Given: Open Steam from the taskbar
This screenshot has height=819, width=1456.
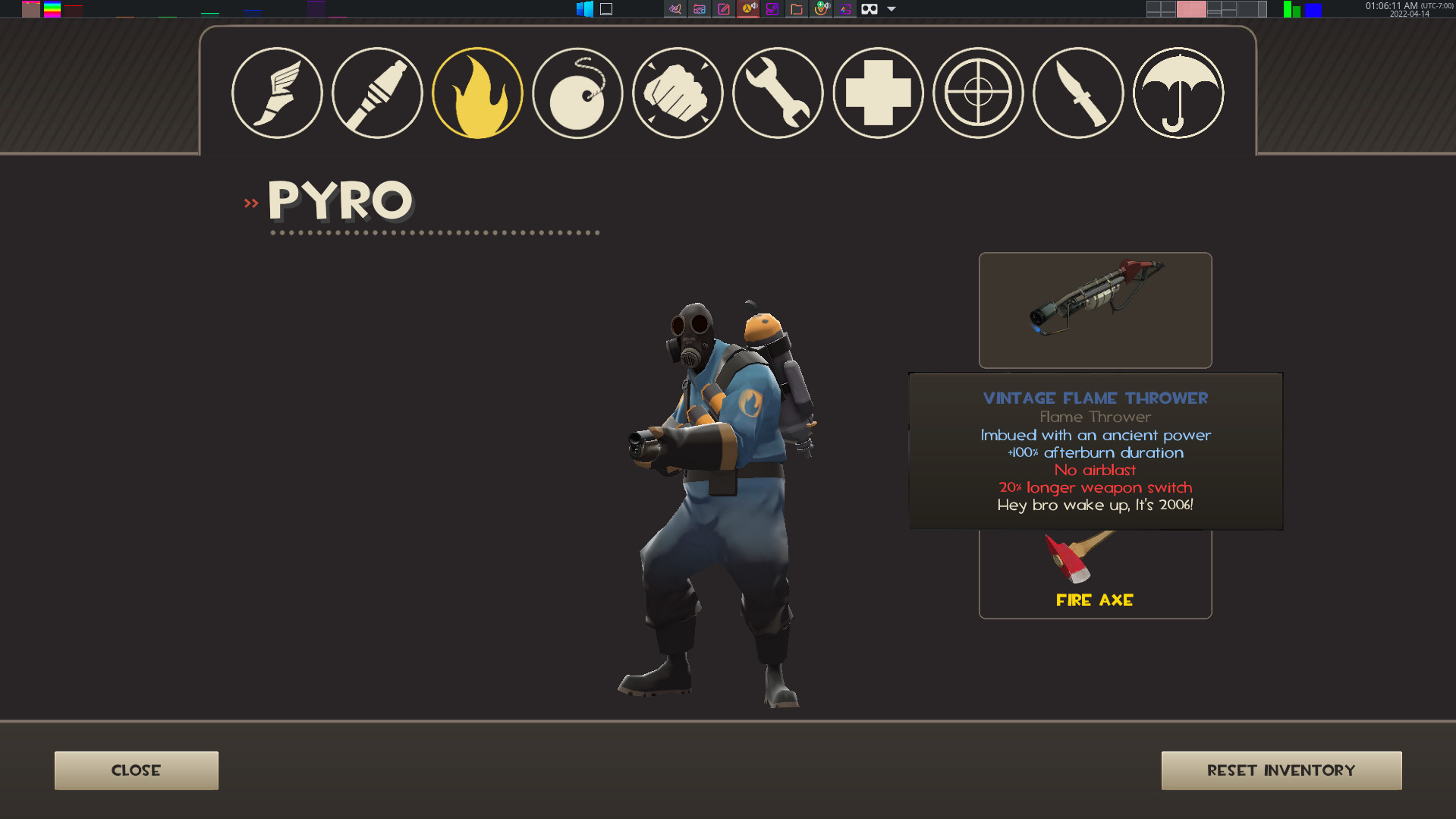Looking at the screenshot, I should point(772,9).
